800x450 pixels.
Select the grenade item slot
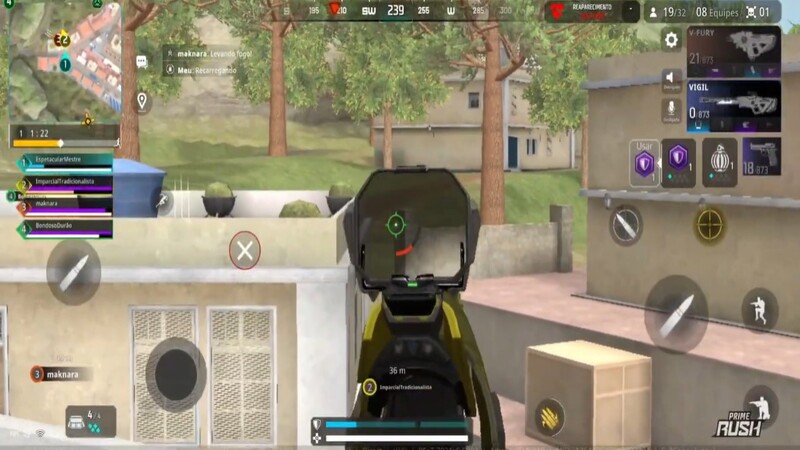pyautogui.click(x=716, y=162)
